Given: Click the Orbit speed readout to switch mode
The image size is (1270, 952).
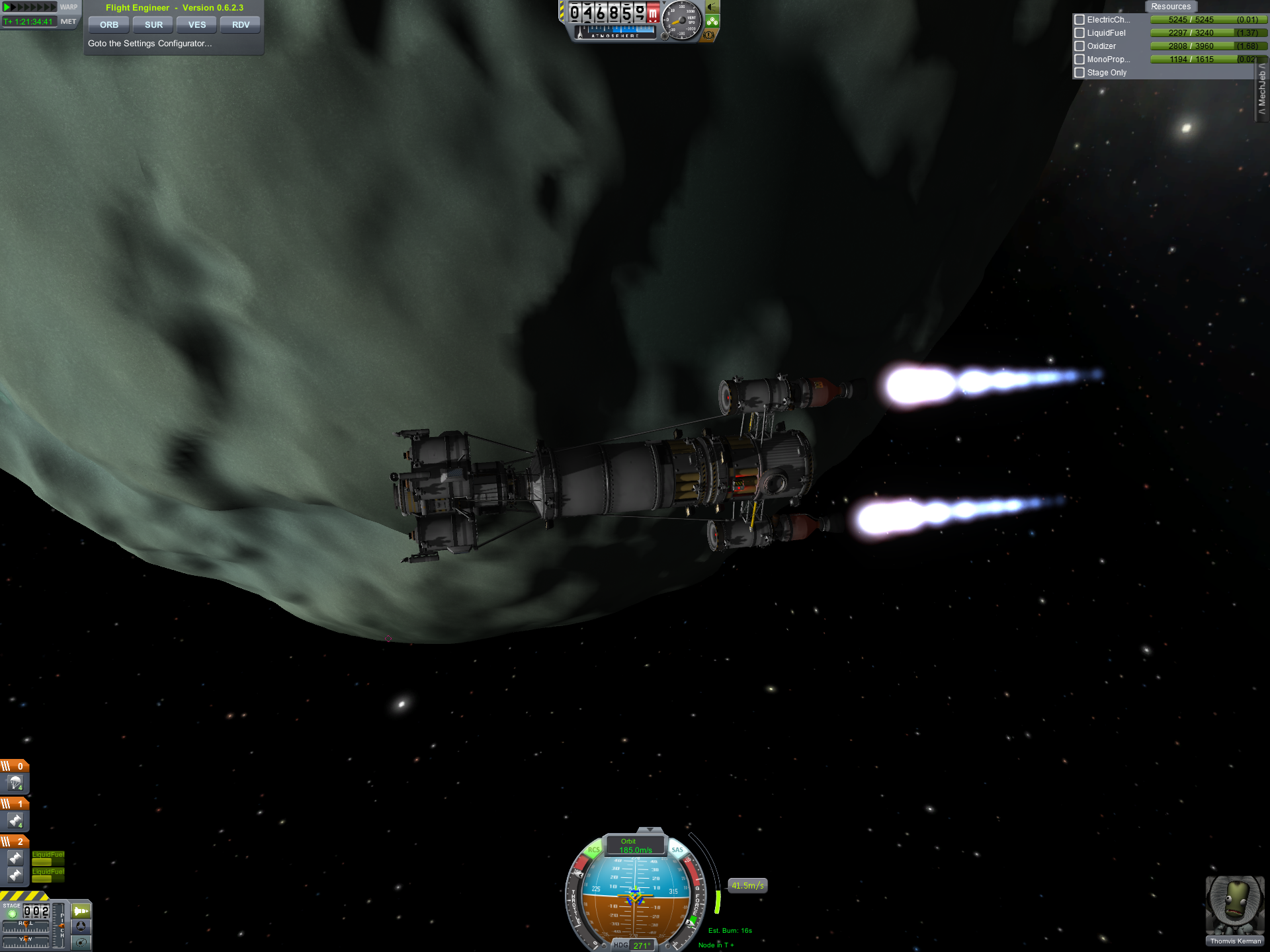Looking at the screenshot, I should coord(635,846).
